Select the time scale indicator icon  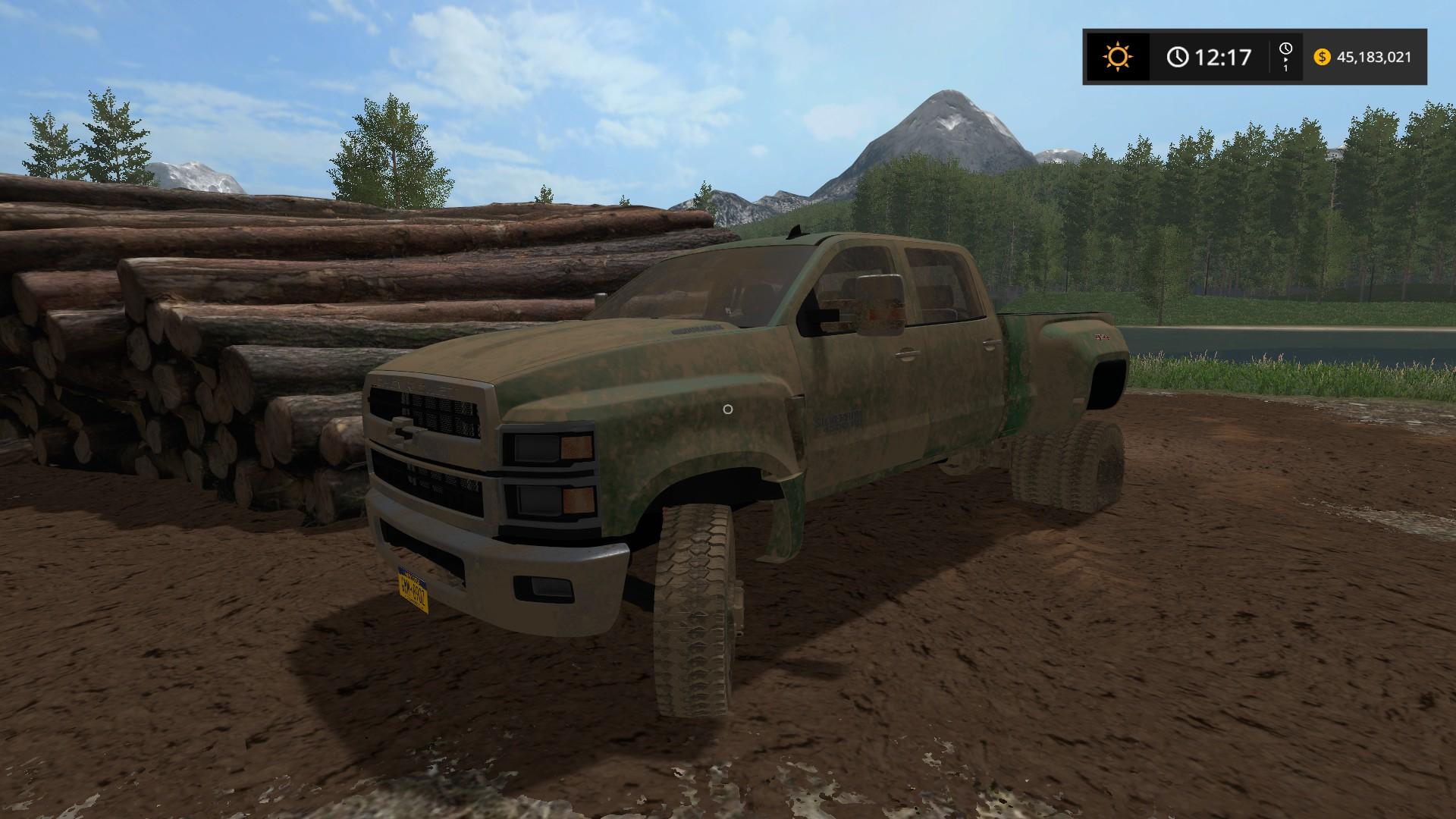1285,57
